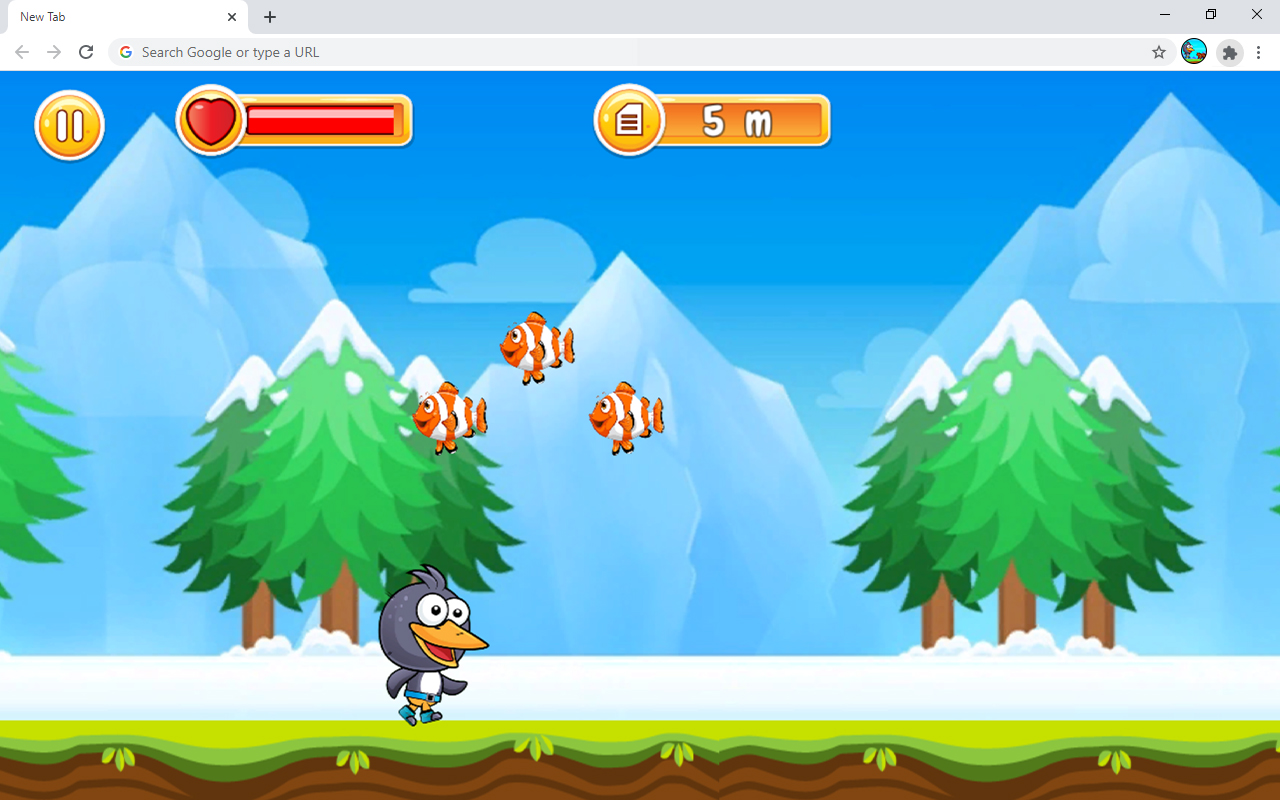Reload the page with the refresh icon

86,52
